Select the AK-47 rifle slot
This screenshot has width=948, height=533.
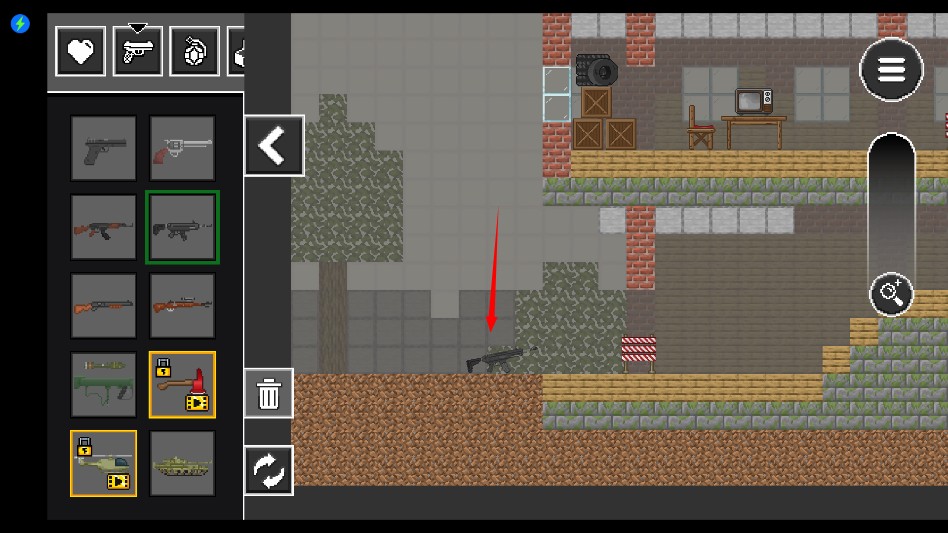104,227
